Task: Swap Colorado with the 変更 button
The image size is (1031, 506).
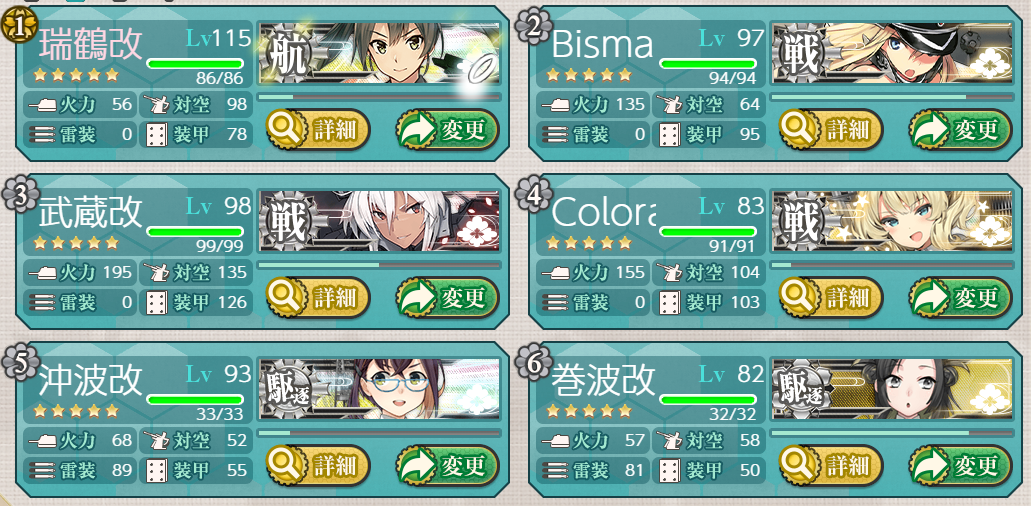Action: 960,298
